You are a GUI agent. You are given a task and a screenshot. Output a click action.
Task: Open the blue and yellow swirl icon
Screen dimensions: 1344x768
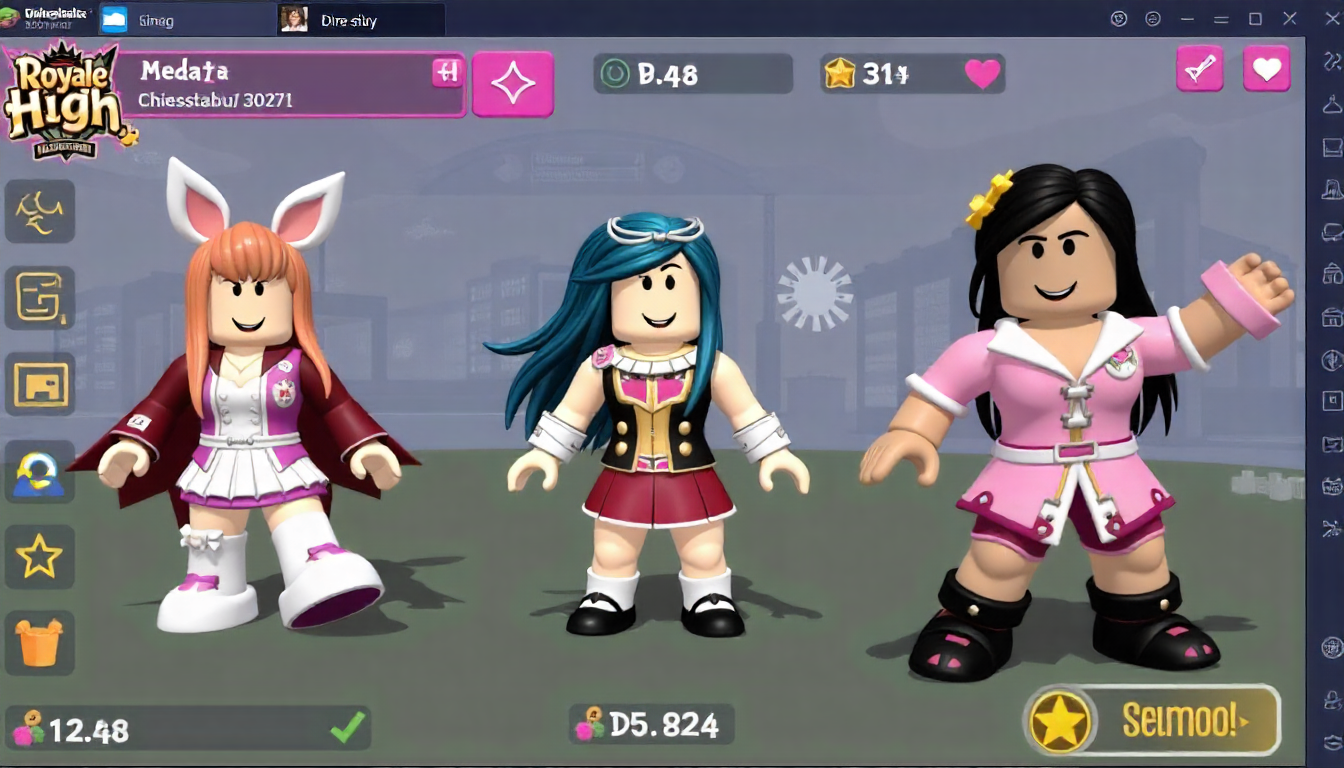click(40, 471)
